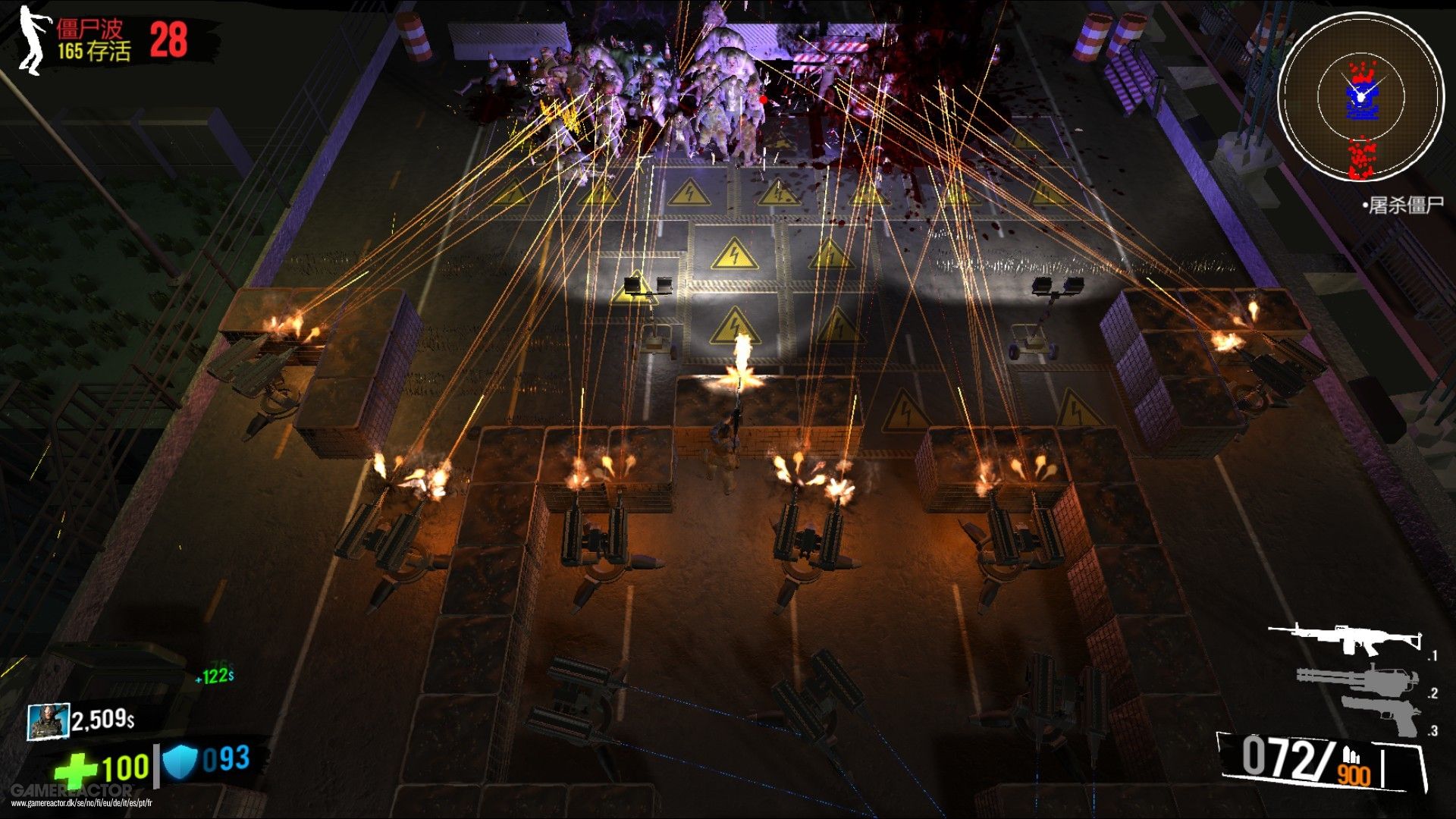This screenshot has width=1456, height=819.
Task: Click the white player arrow on the minimap
Action: [1363, 95]
